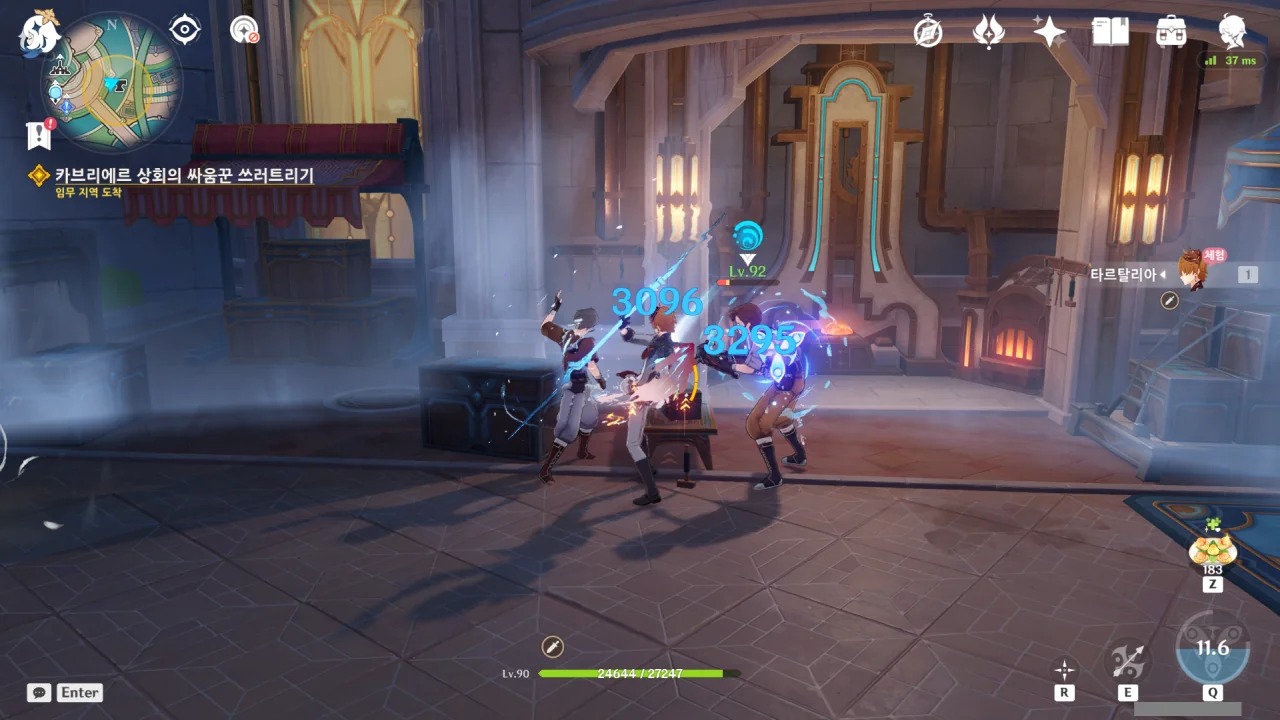Image resolution: width=1280 pixels, height=720 pixels.
Task: Open the circular minimap
Action: (112, 82)
